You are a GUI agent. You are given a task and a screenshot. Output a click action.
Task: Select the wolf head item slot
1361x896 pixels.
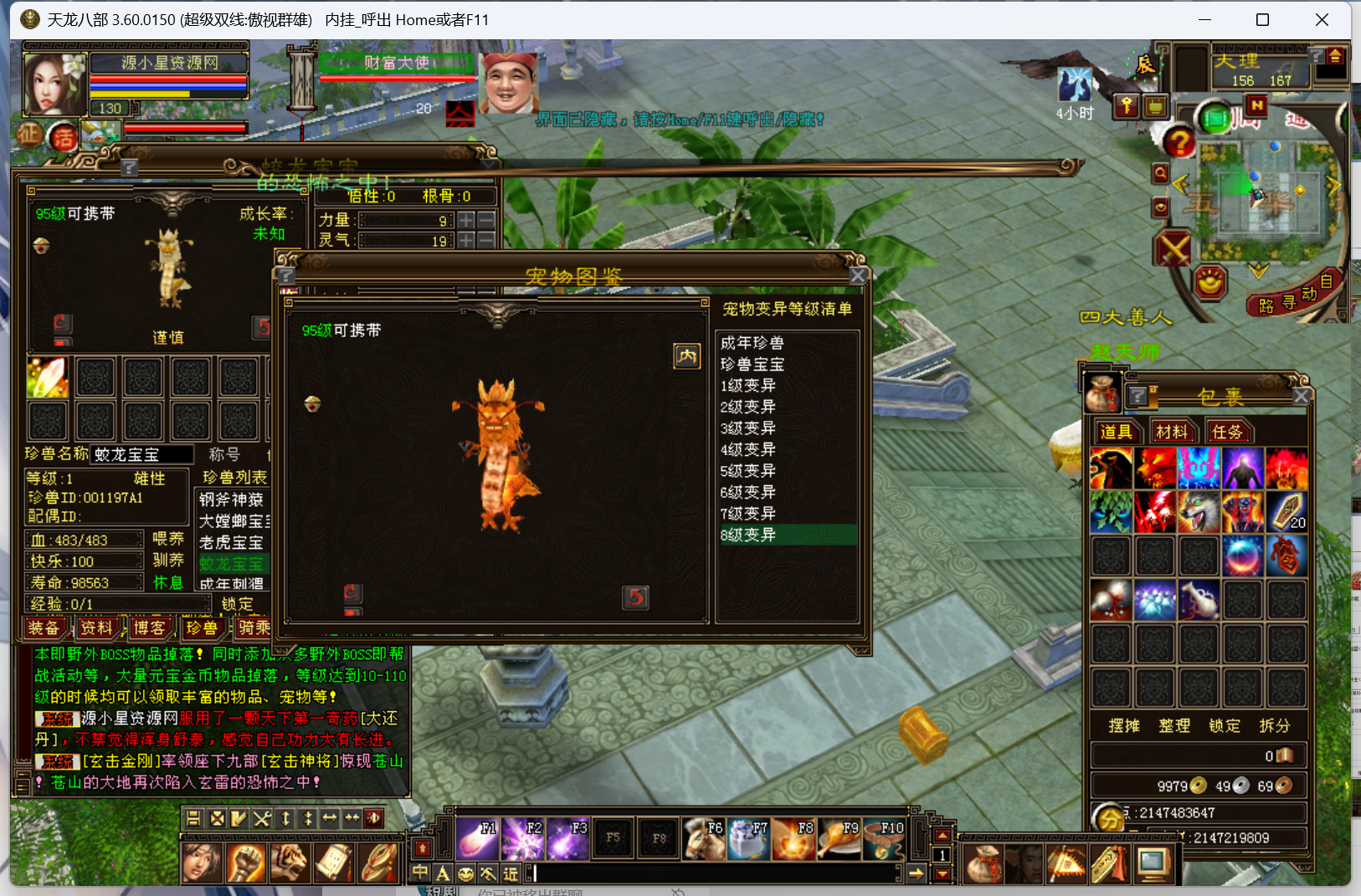1199,512
